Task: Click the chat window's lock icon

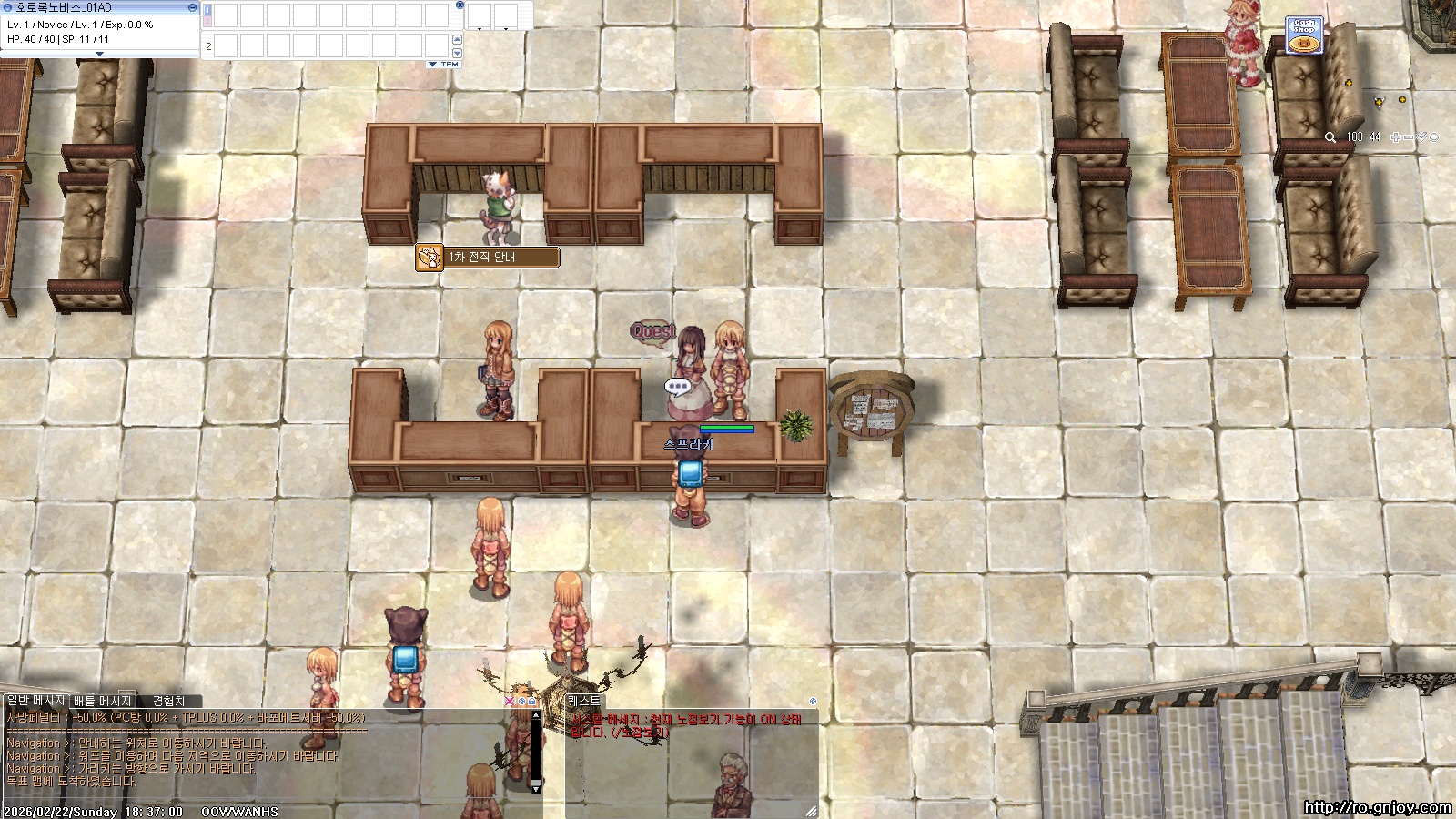Action: click(532, 702)
